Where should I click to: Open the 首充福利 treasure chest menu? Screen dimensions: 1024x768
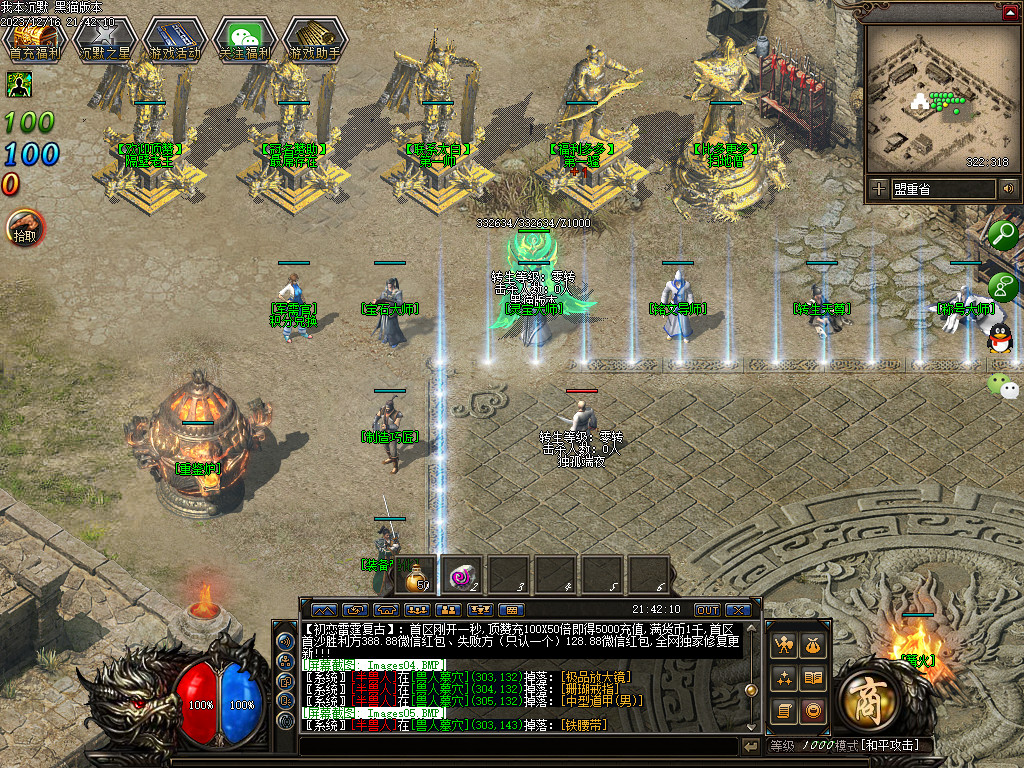35,38
